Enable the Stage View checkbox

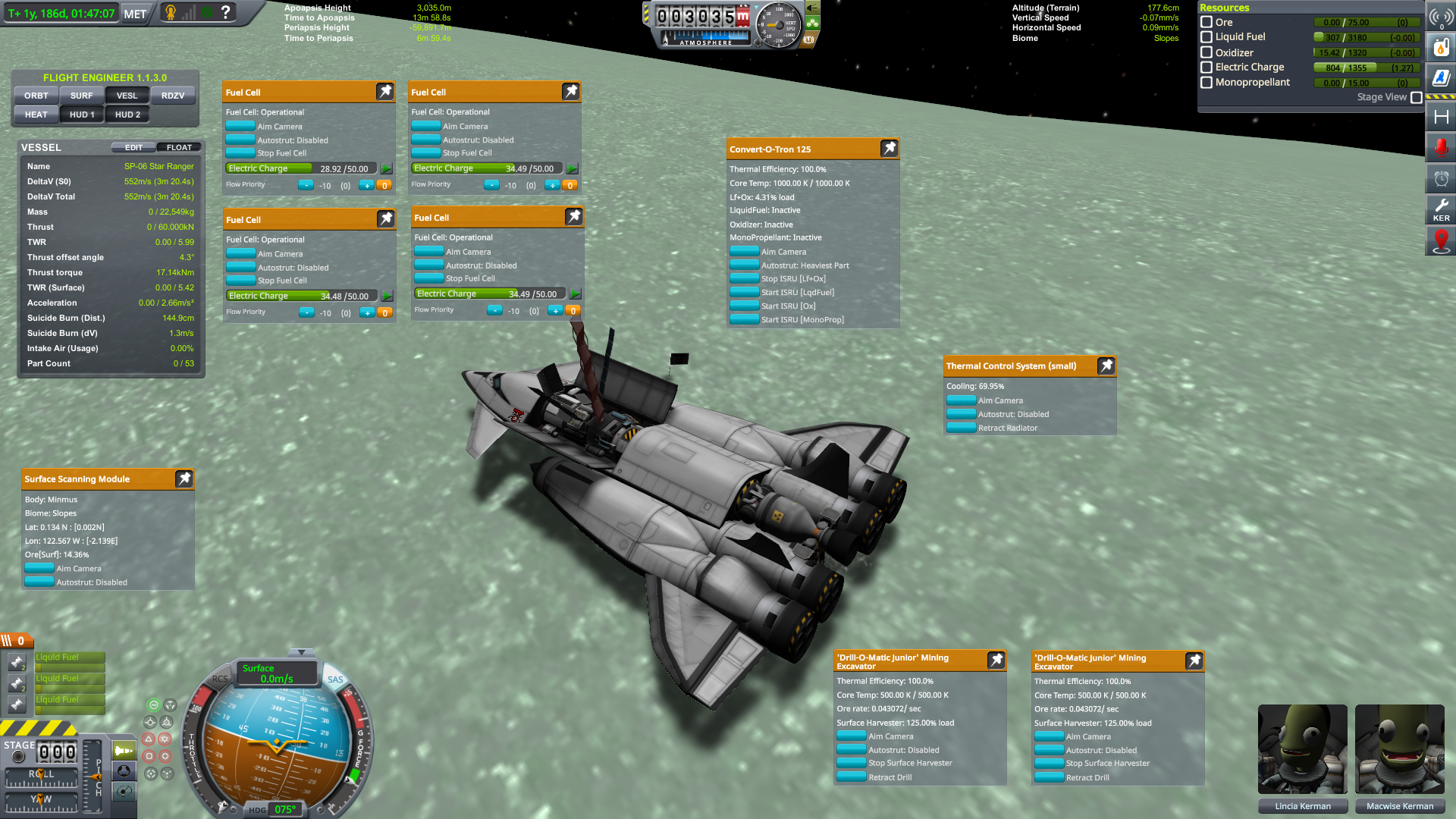(1417, 97)
